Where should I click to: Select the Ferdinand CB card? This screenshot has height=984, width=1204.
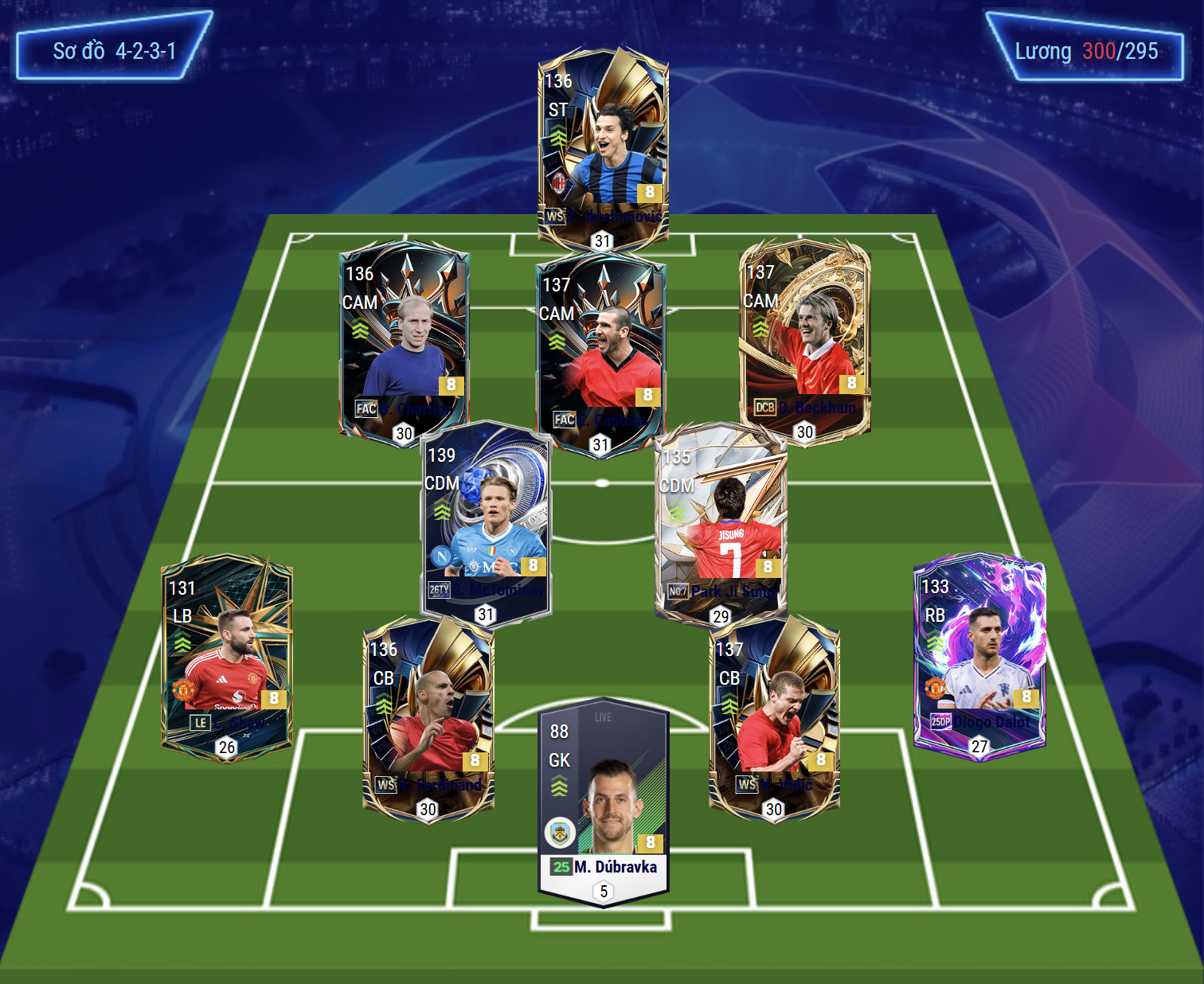click(428, 717)
